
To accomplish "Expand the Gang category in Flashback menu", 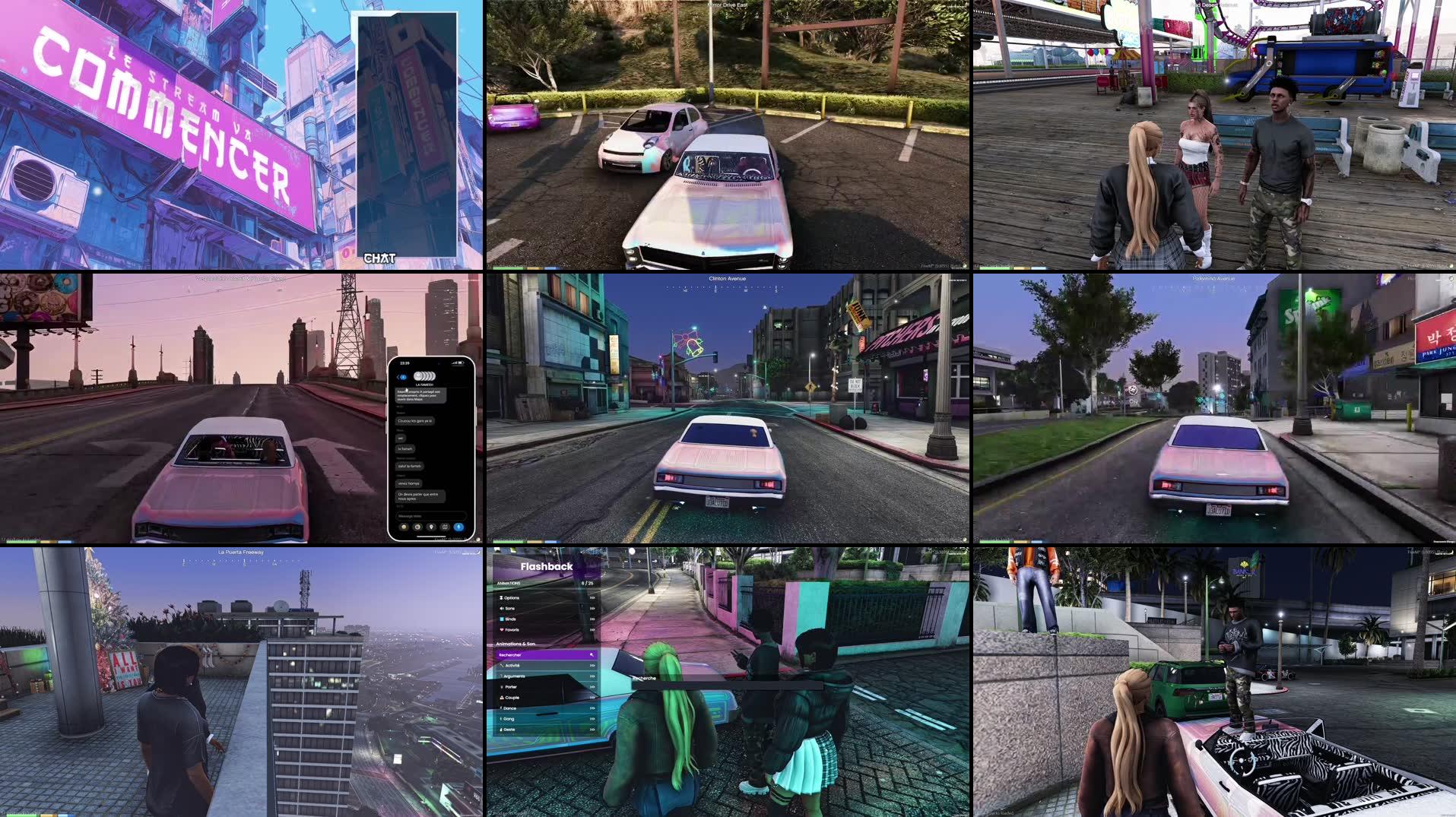I will pos(592,719).
